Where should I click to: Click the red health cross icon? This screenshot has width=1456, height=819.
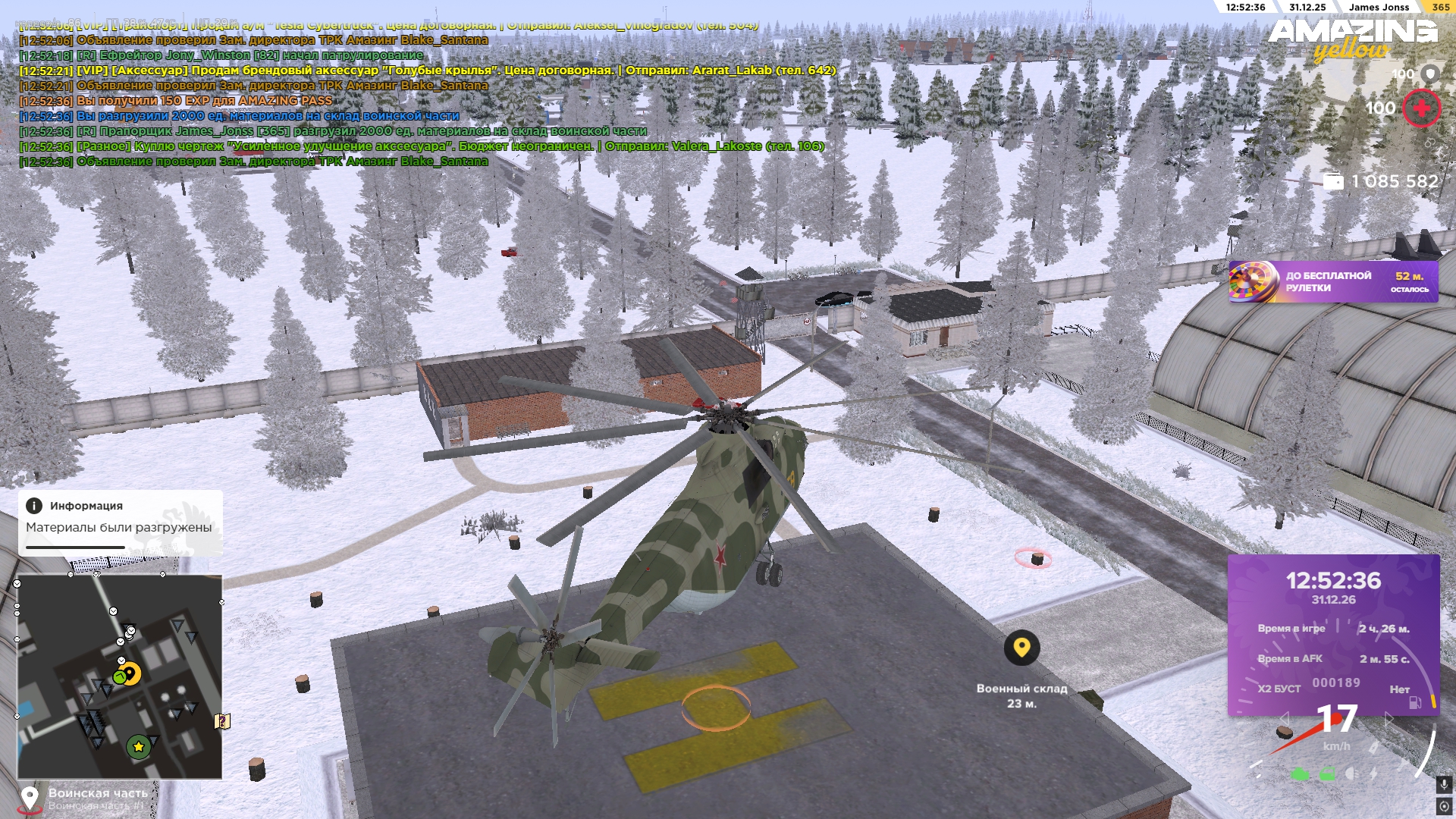(1421, 108)
